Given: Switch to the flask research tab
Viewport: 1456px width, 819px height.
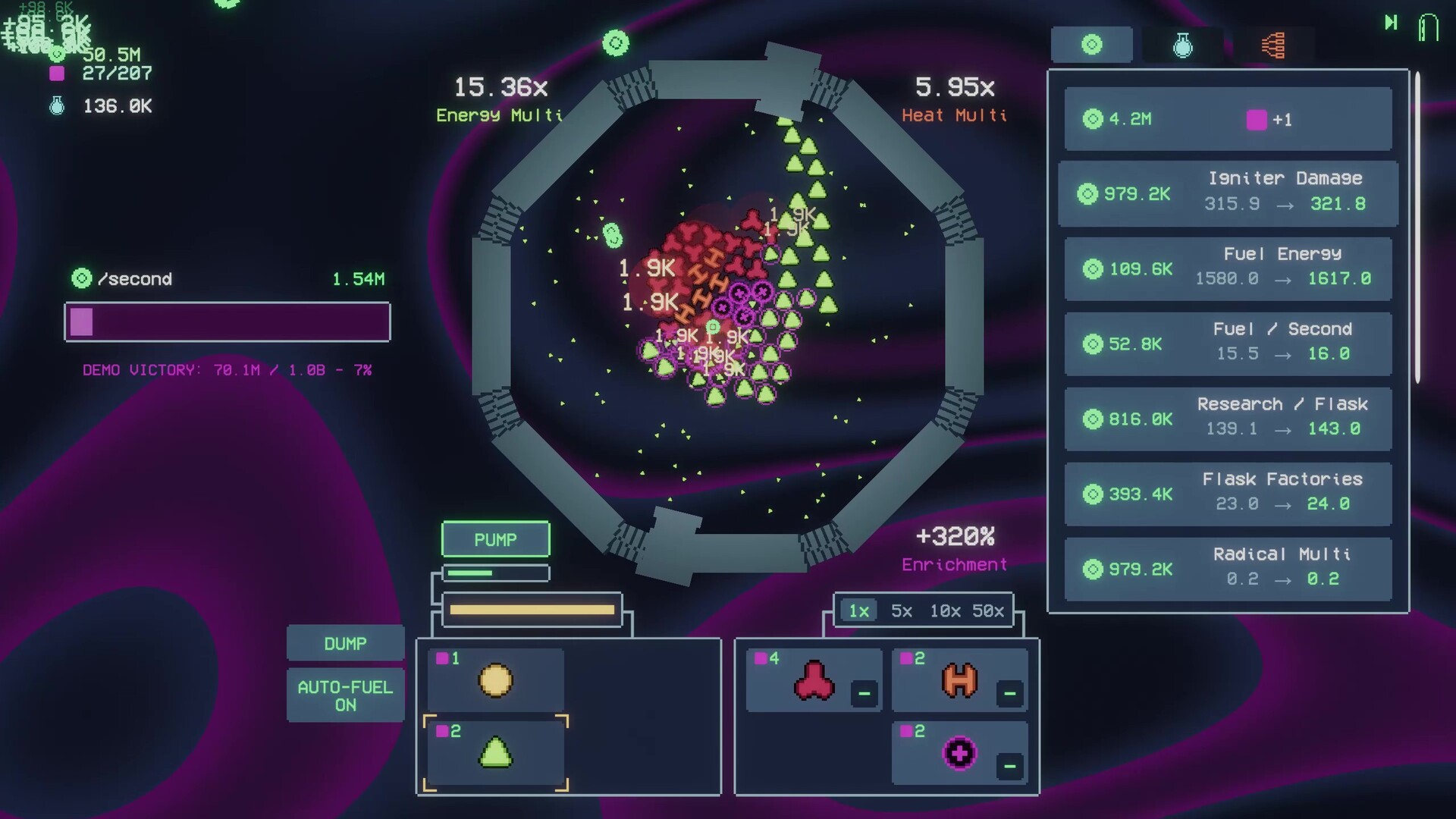Looking at the screenshot, I should pos(1182,45).
